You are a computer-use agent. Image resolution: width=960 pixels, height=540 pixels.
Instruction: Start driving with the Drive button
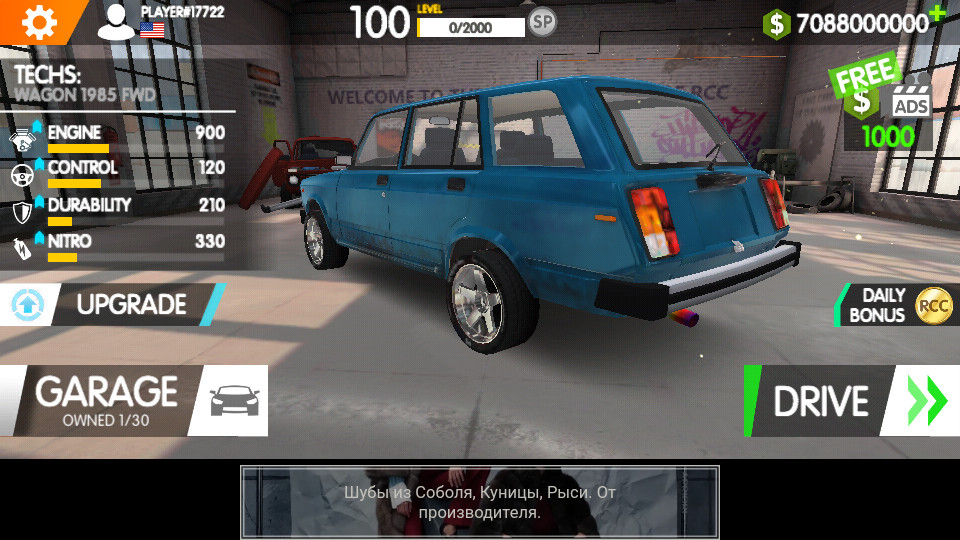[850, 401]
